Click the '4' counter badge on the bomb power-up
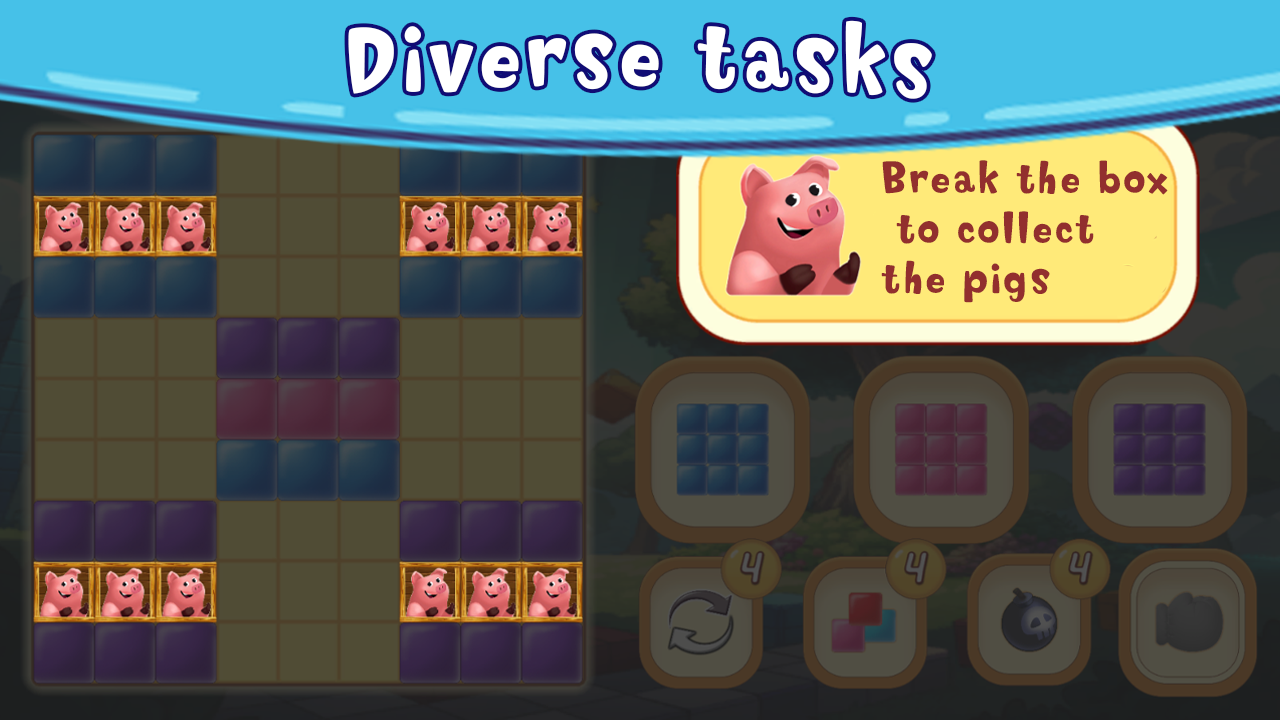The image size is (1280, 720). [1078, 567]
